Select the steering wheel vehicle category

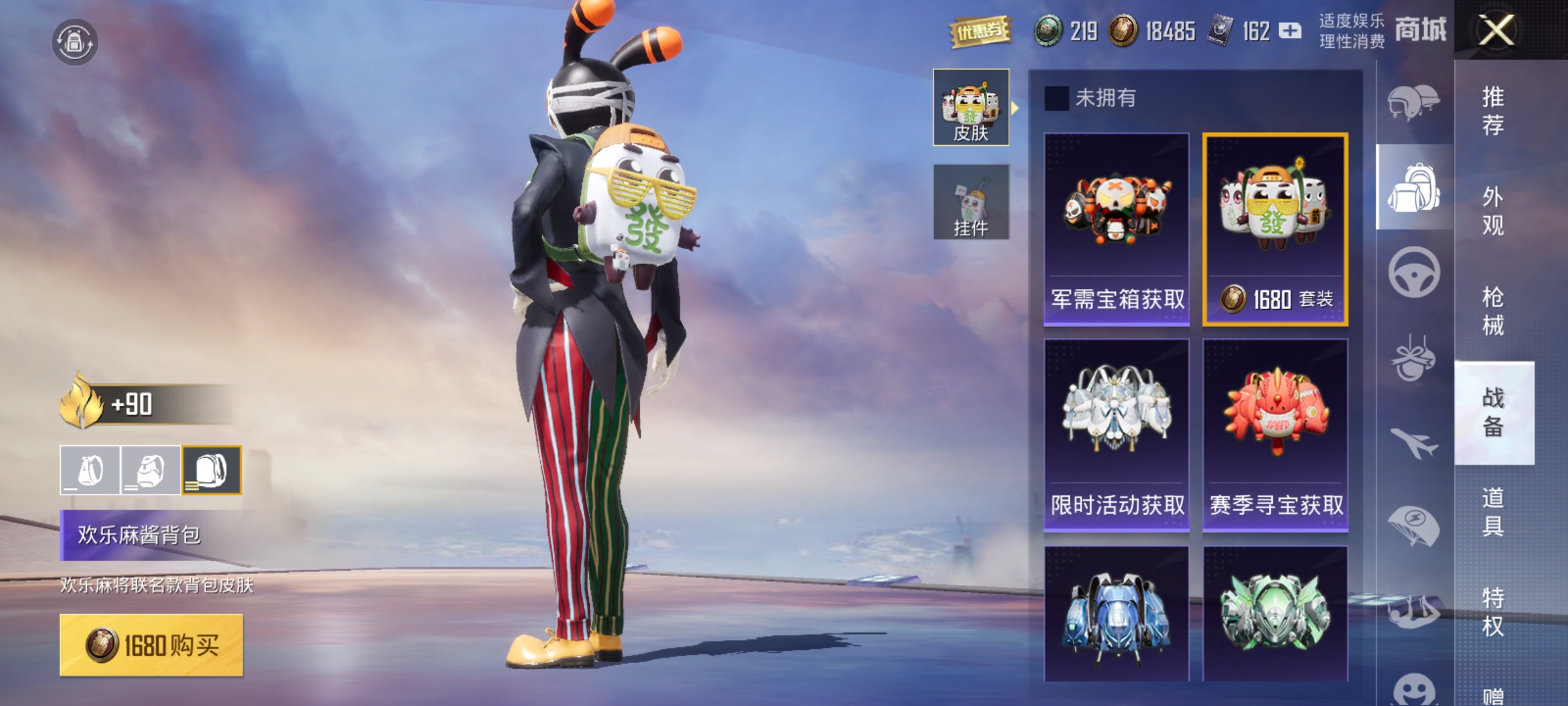pos(1414,272)
